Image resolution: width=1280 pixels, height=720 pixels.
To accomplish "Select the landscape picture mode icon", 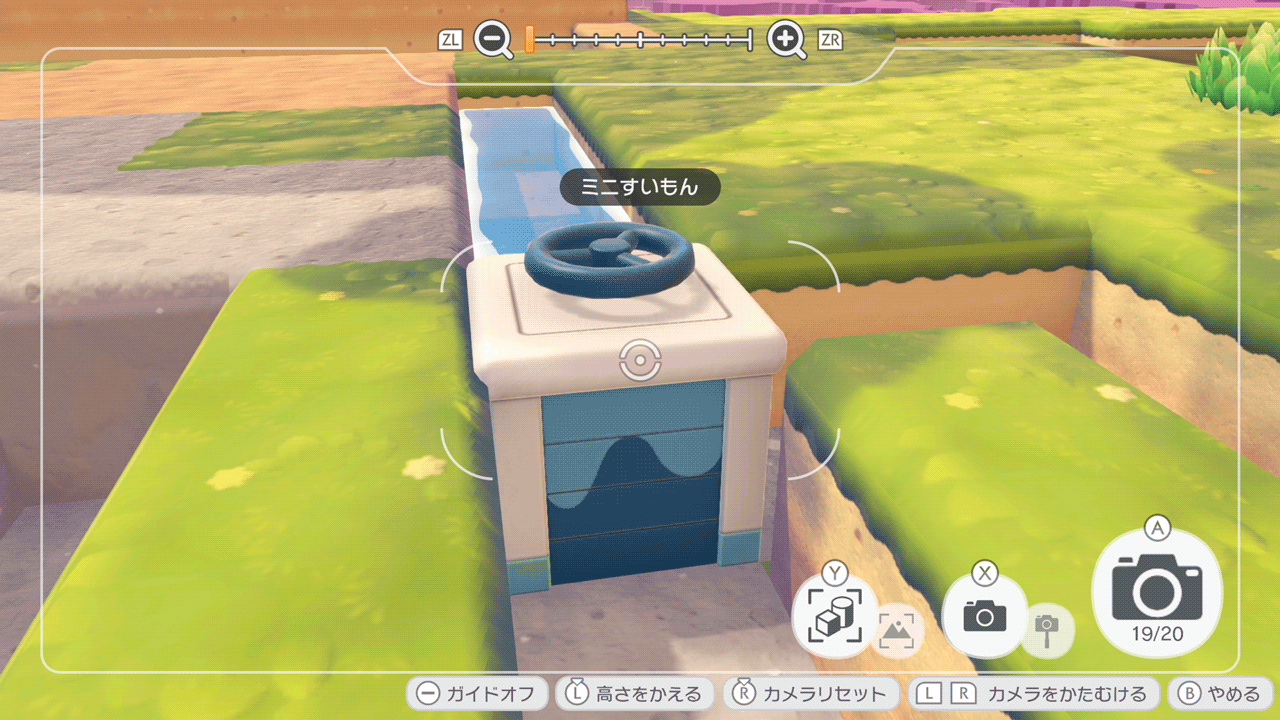I will pos(899,632).
